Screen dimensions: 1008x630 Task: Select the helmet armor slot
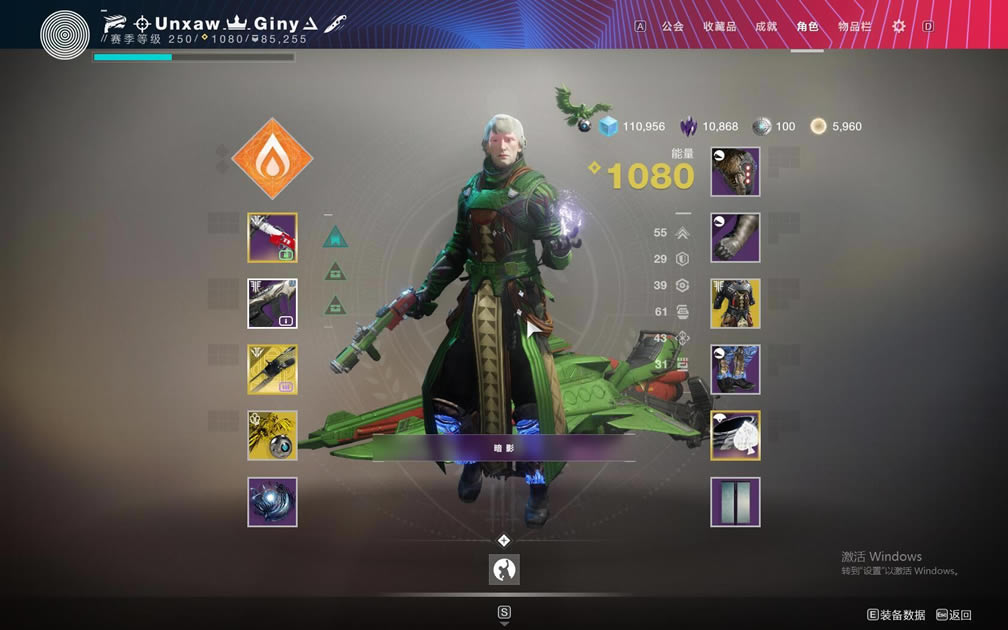(735, 172)
